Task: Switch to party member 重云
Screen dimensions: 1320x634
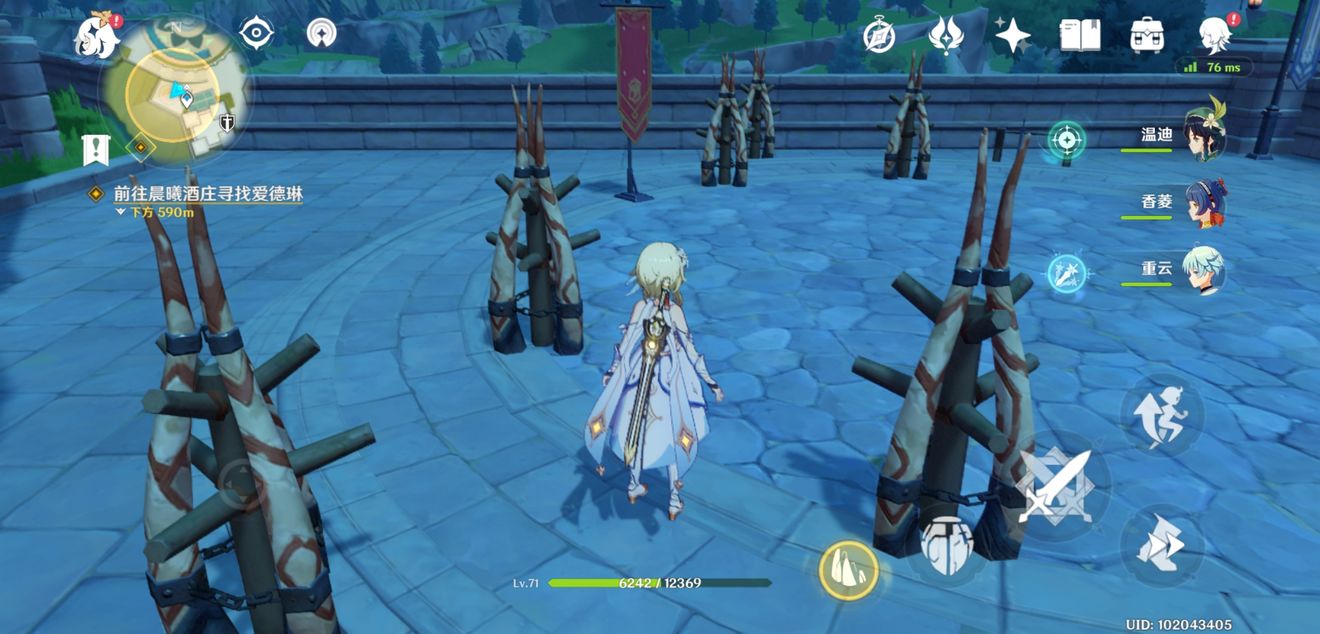Action: 1204,270
